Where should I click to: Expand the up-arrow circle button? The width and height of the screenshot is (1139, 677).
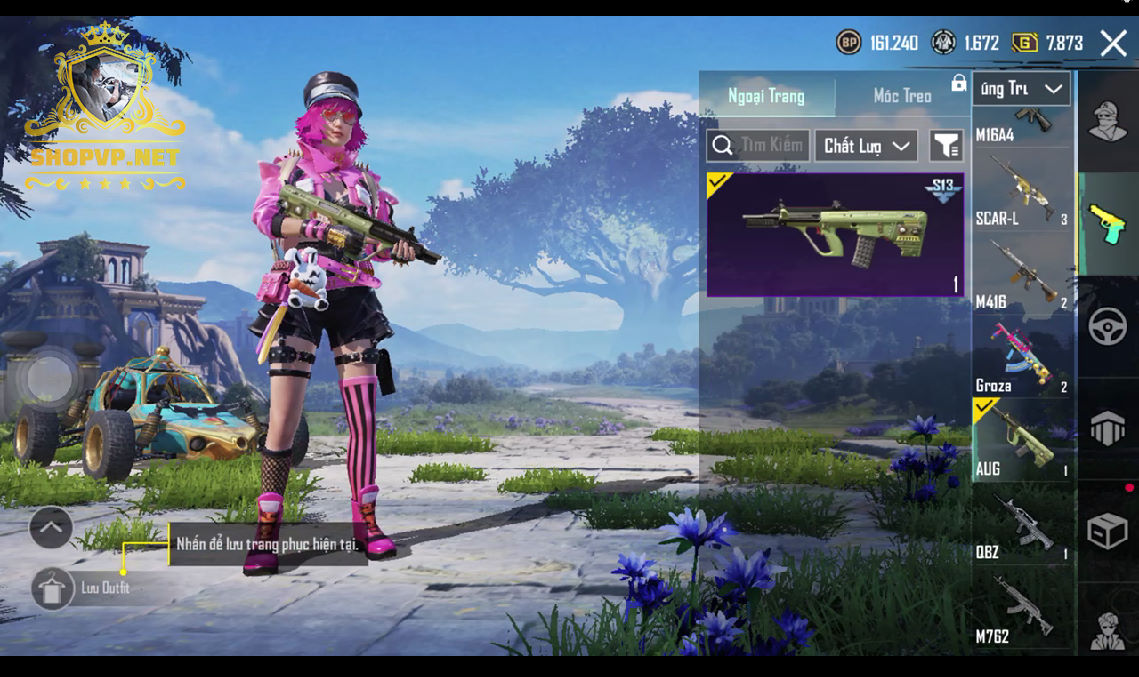(x=51, y=527)
